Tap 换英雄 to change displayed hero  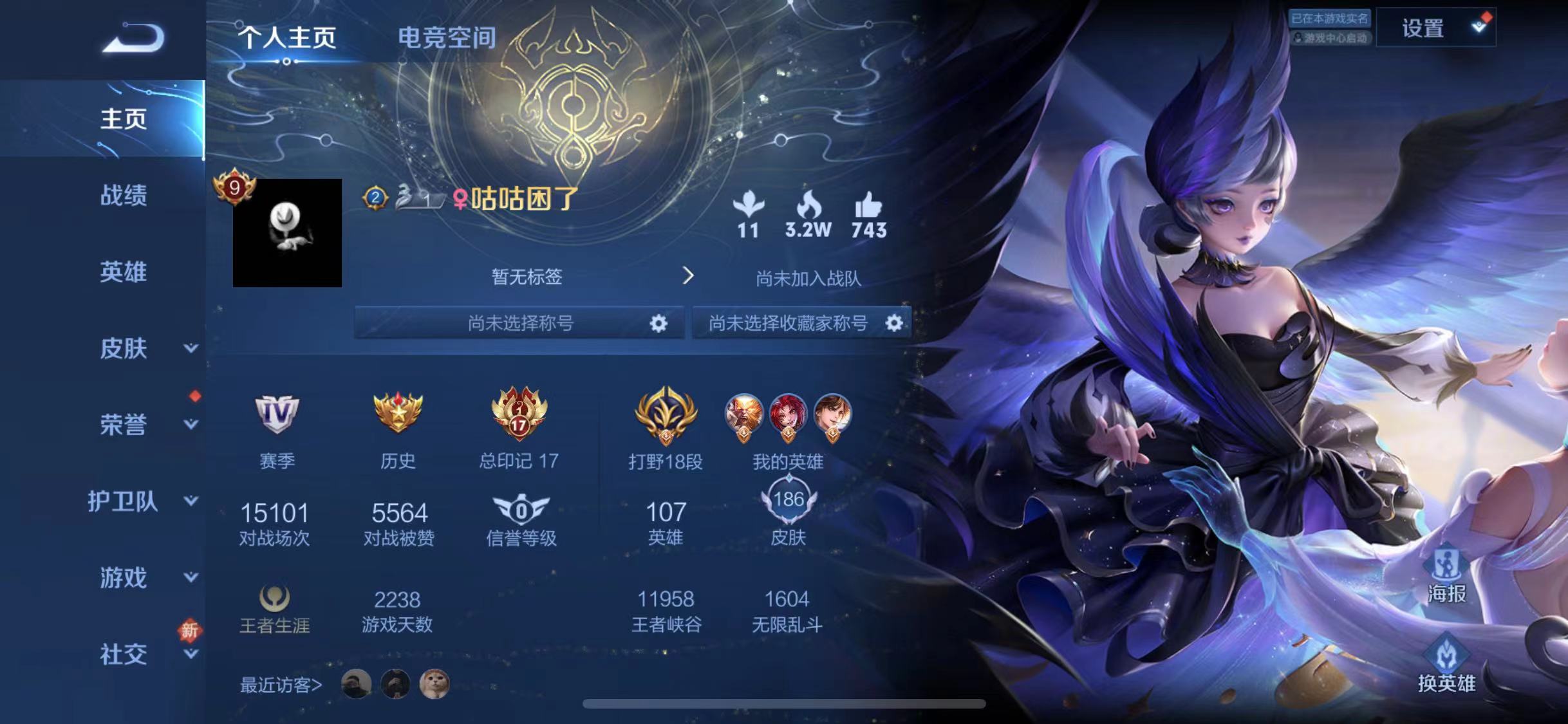1446,664
